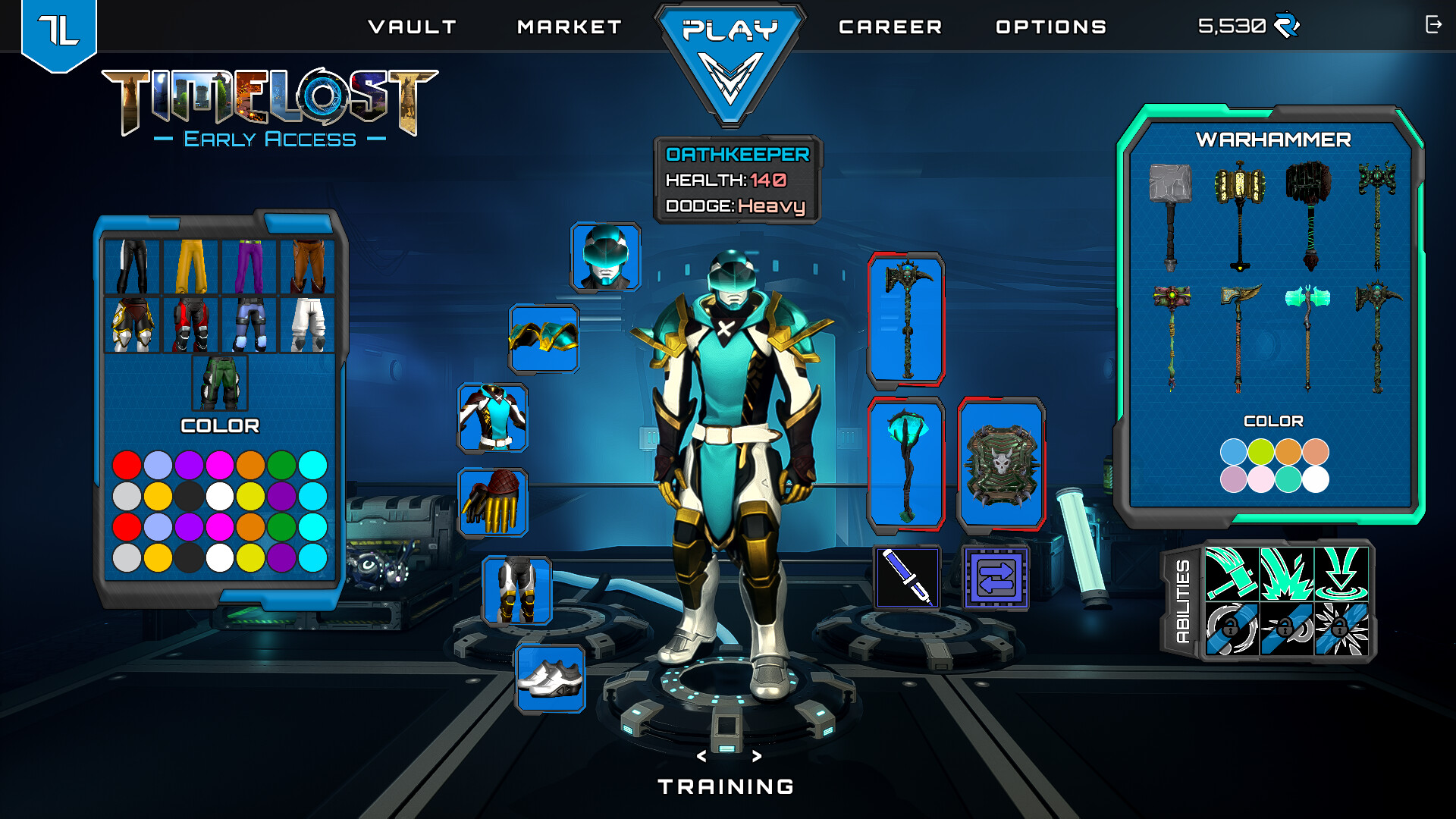
Task: Select the silver Mjolnir-style warhammer skin
Action: (1172, 212)
